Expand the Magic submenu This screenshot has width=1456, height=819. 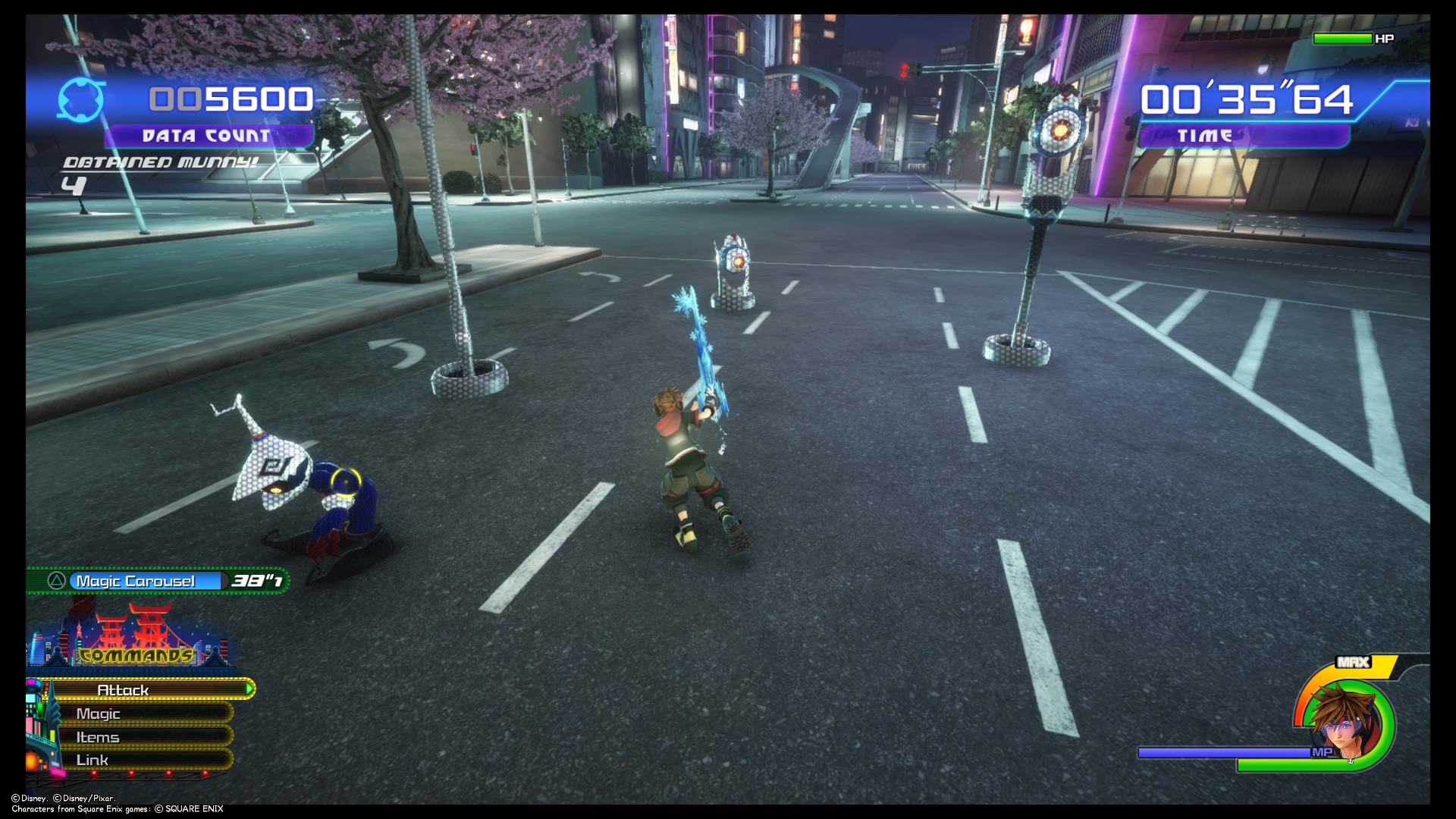coord(99,714)
